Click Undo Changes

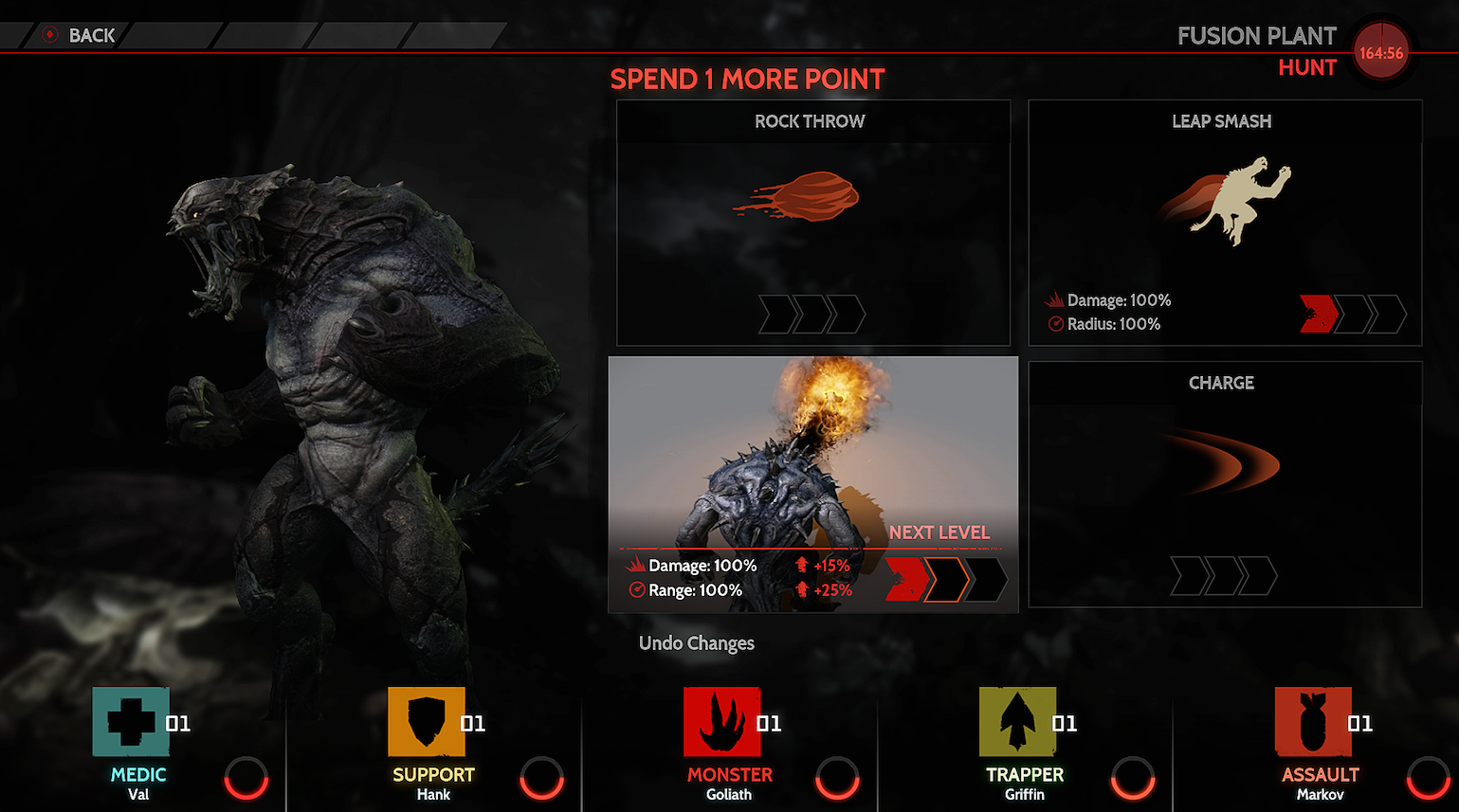pos(697,643)
